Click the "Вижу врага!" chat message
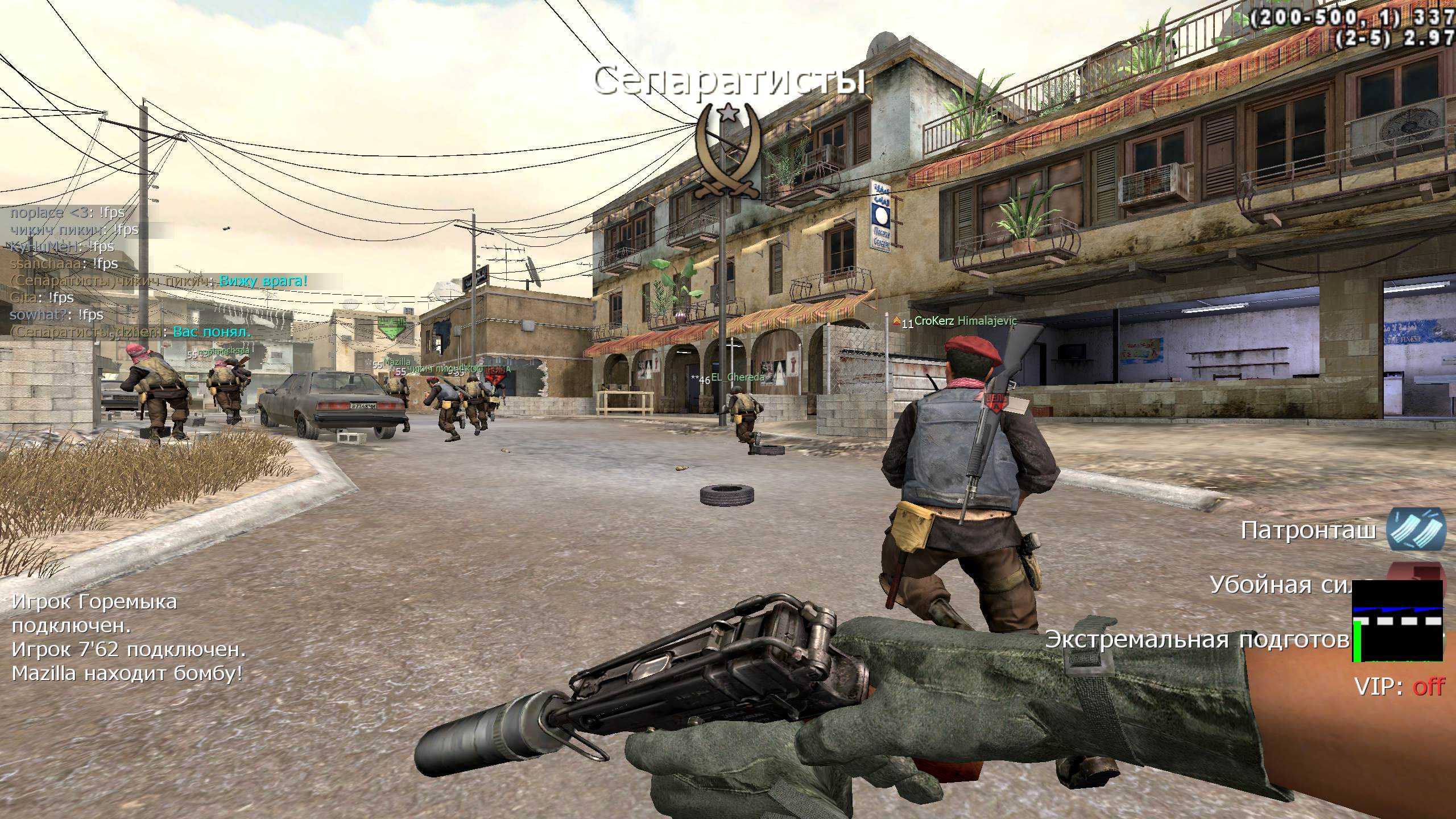1456x819 pixels. tap(263, 280)
